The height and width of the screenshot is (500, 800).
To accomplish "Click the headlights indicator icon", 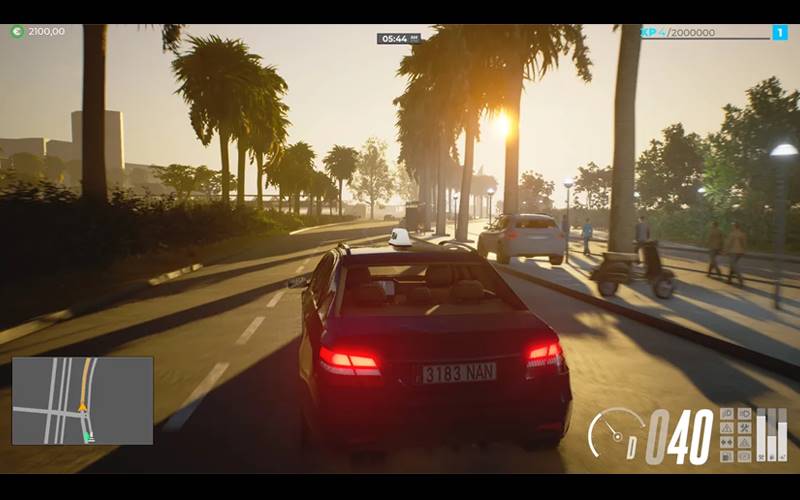I will click(727, 413).
